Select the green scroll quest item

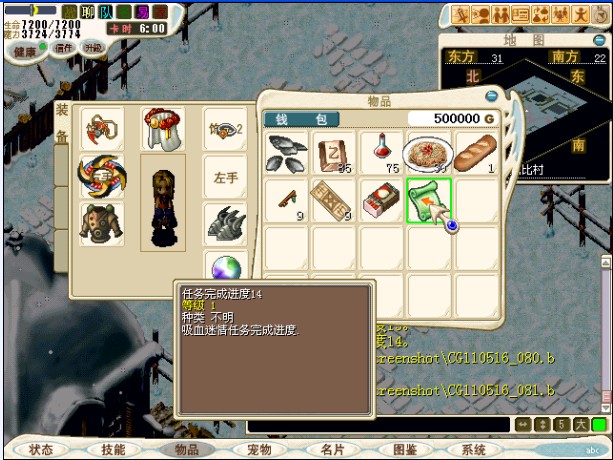(430, 198)
